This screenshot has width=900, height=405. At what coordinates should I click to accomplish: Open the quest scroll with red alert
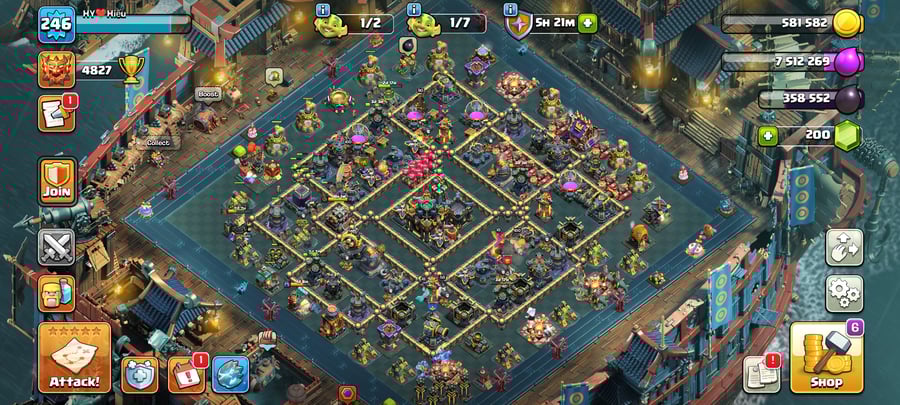point(56,113)
